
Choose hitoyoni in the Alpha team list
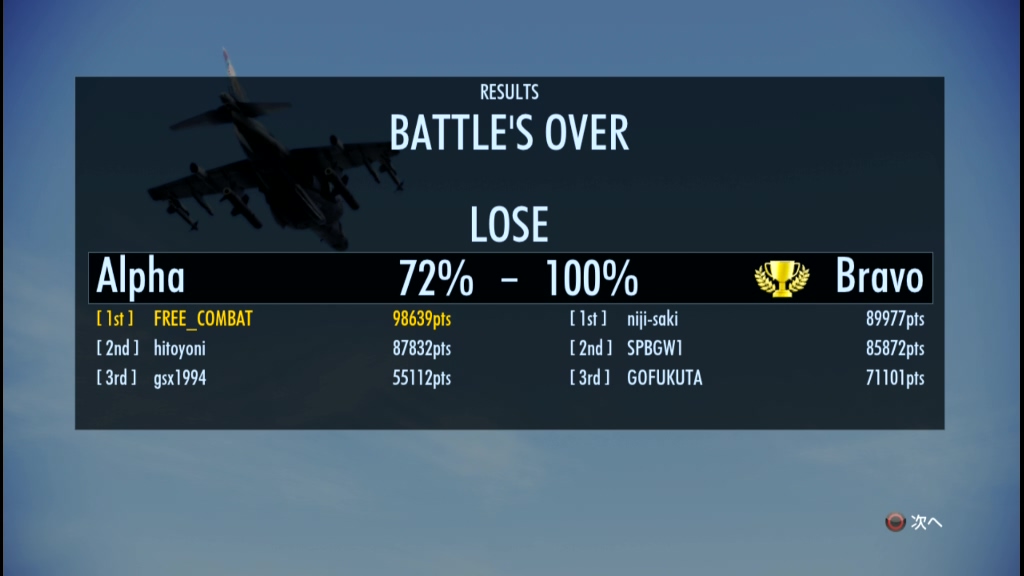[180, 348]
